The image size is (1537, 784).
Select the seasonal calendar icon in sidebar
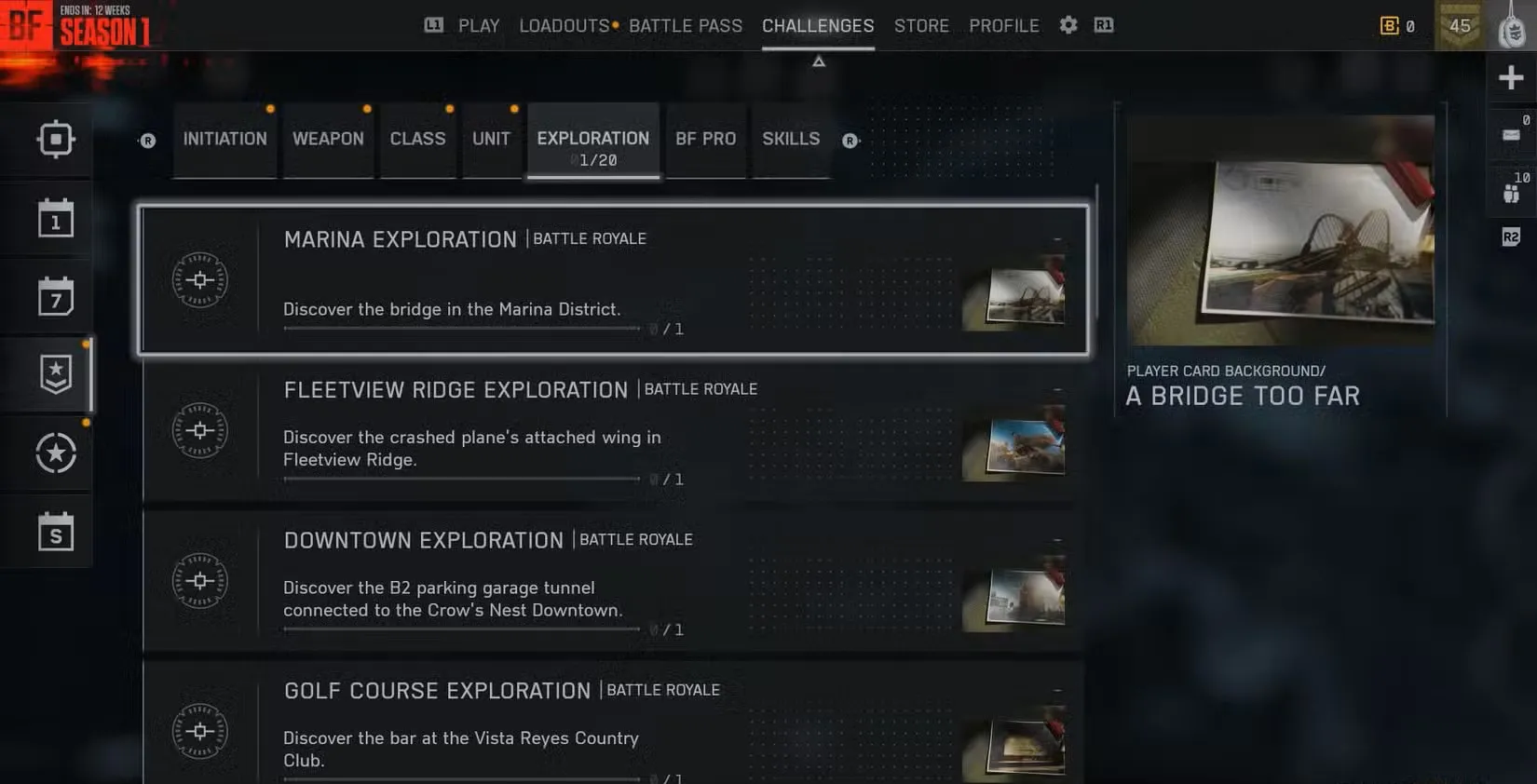(x=56, y=532)
